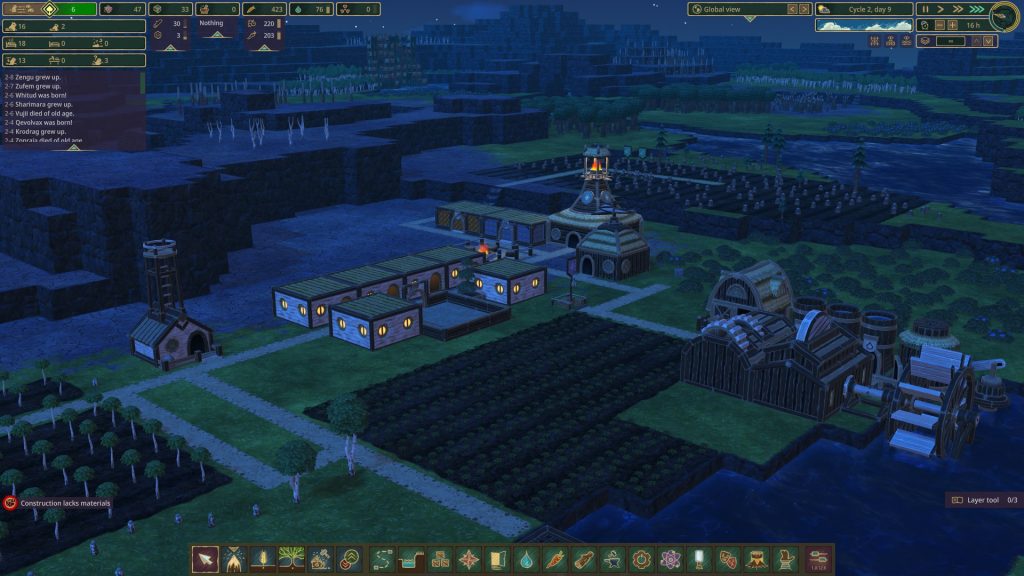Select double-arrow fast speed
The width and height of the screenshot is (1024, 576).
pos(959,9)
